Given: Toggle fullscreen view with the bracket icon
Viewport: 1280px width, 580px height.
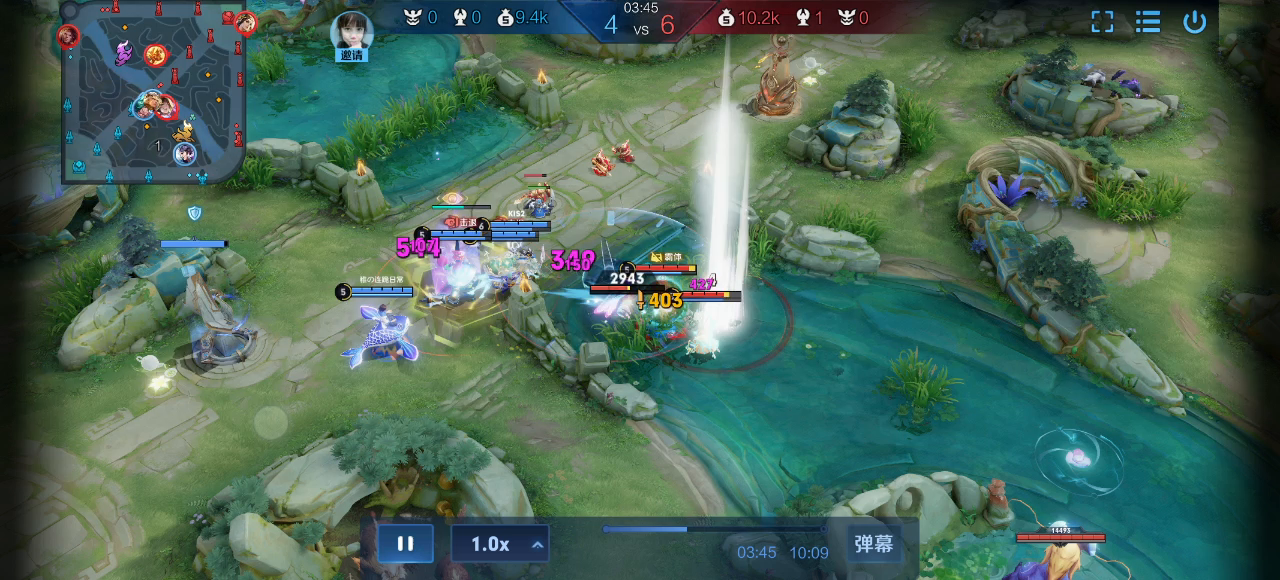Looking at the screenshot, I should (1102, 22).
